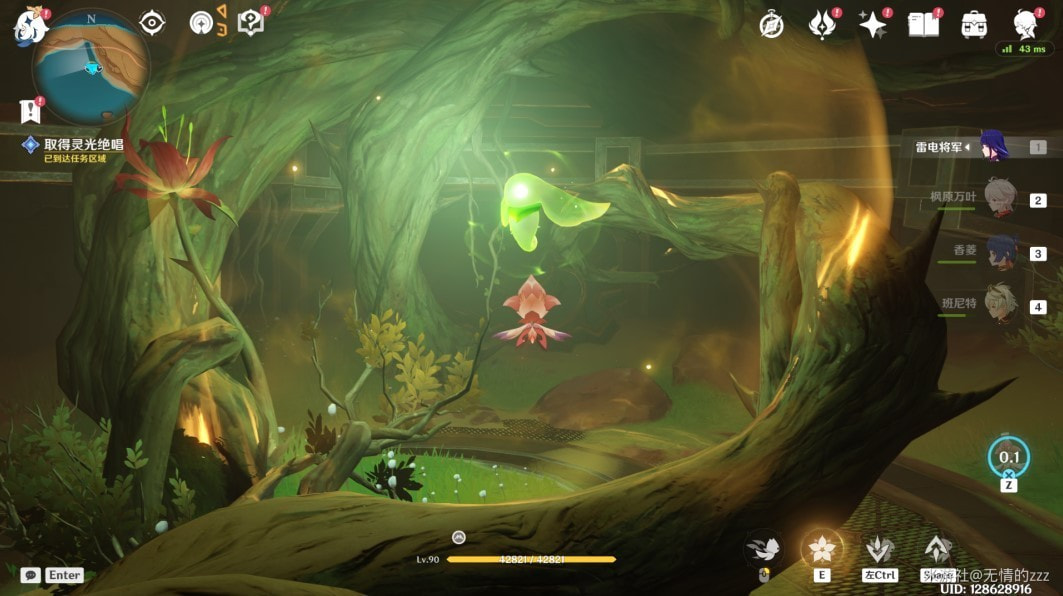Open the spiral icon beside the eye
The height and width of the screenshot is (596, 1063).
pos(201,23)
